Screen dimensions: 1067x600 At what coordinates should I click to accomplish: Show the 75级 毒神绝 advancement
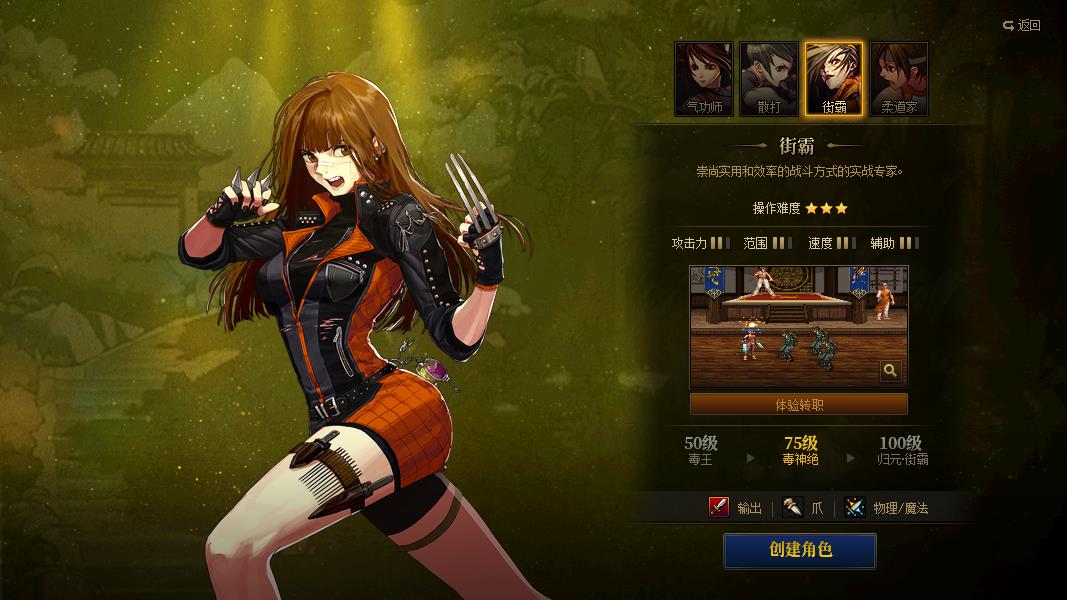(x=800, y=451)
